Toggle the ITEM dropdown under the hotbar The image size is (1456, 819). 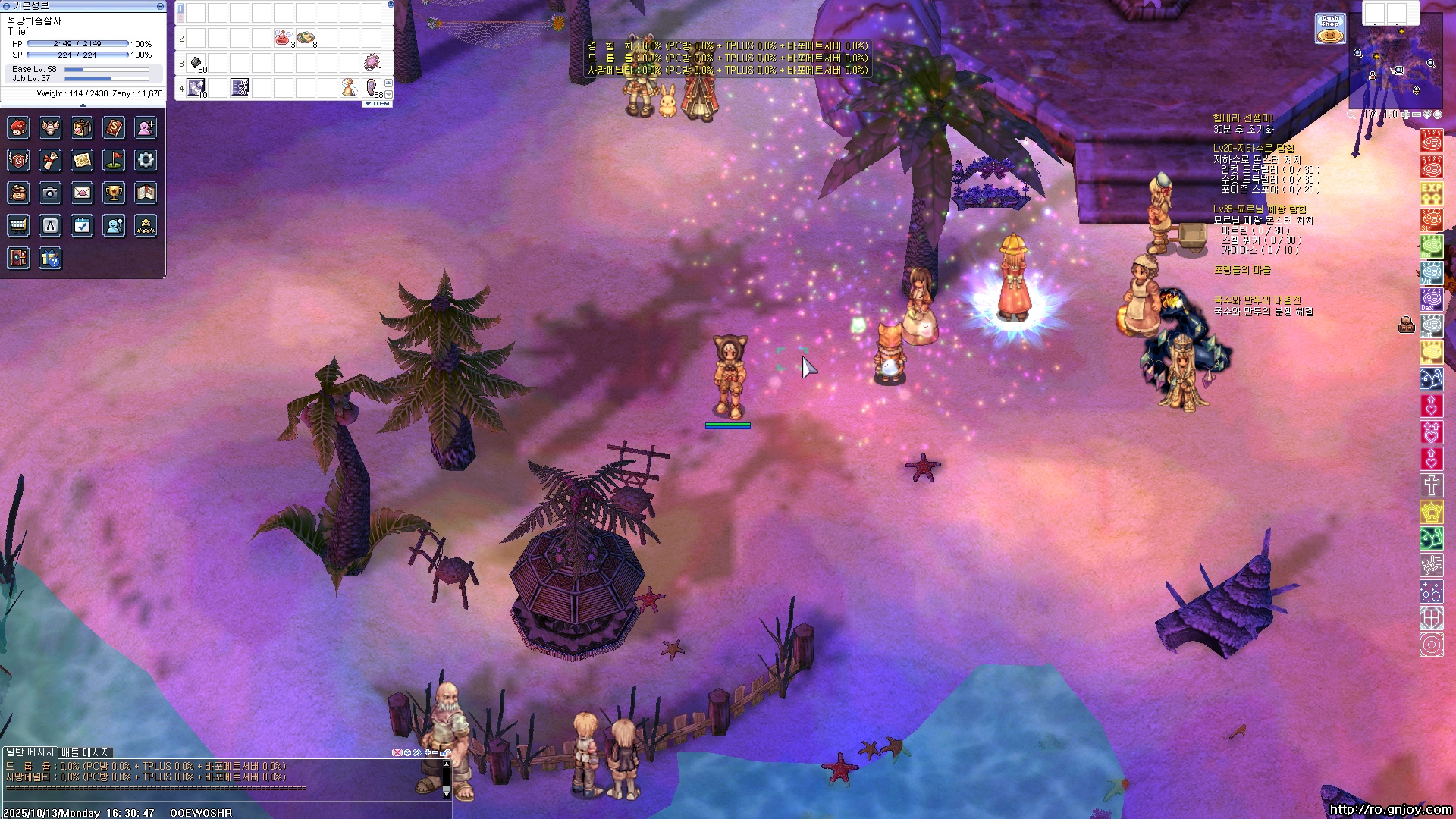click(x=378, y=104)
